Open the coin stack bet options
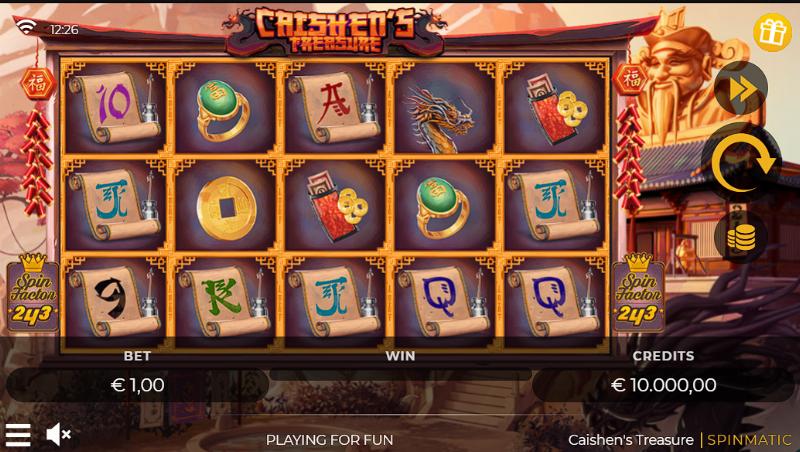The image size is (800, 452). (x=741, y=237)
